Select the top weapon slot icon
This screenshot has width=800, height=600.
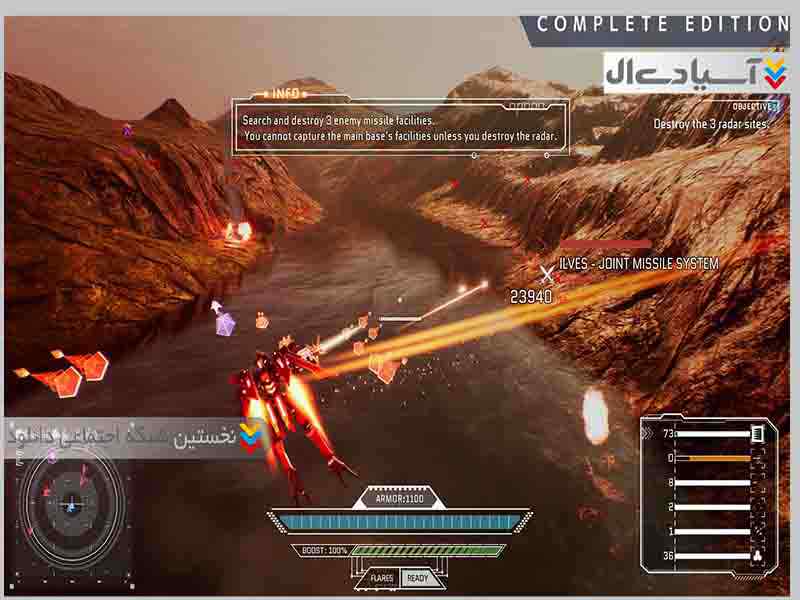tap(757, 433)
